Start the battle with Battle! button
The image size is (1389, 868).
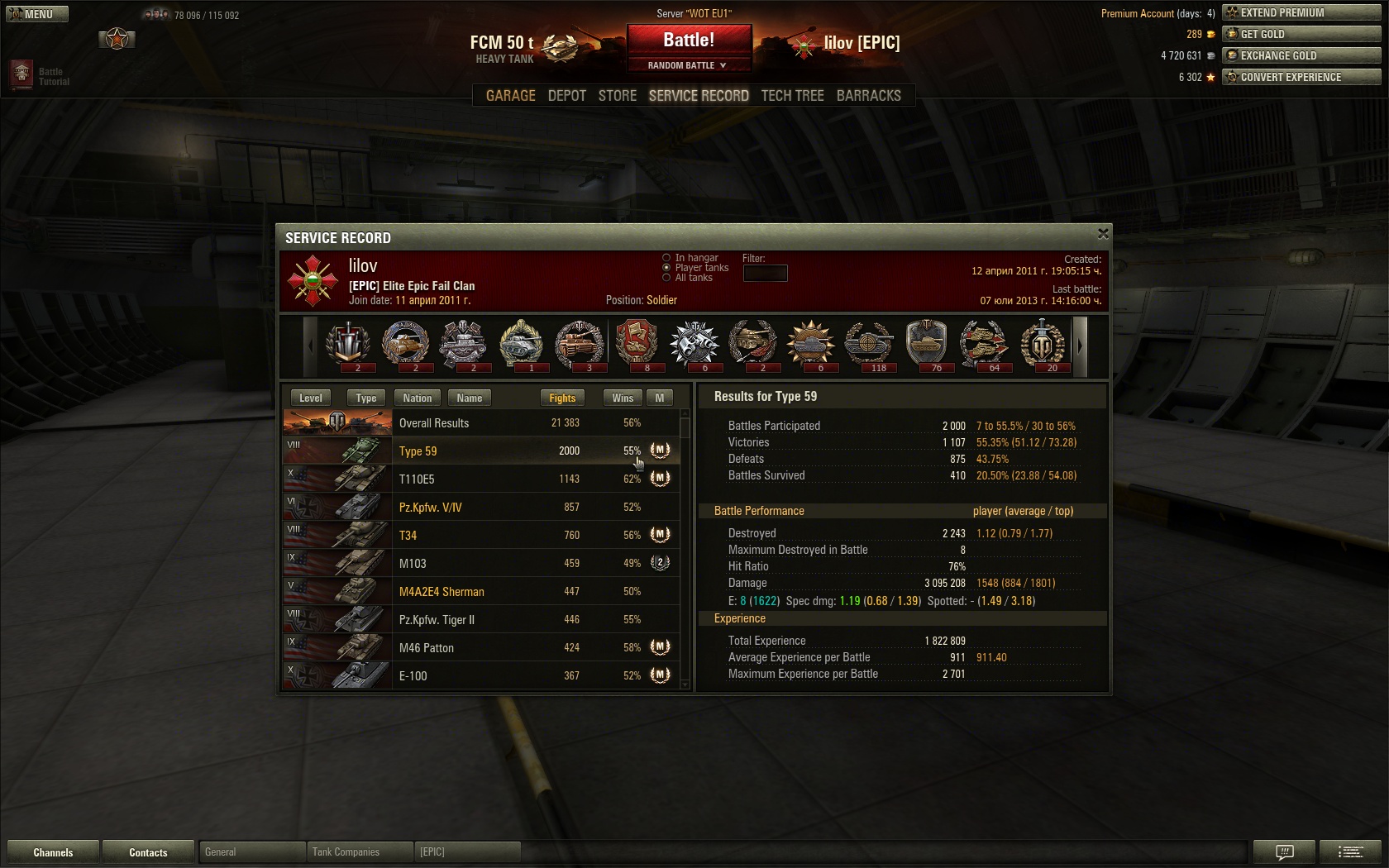click(689, 41)
